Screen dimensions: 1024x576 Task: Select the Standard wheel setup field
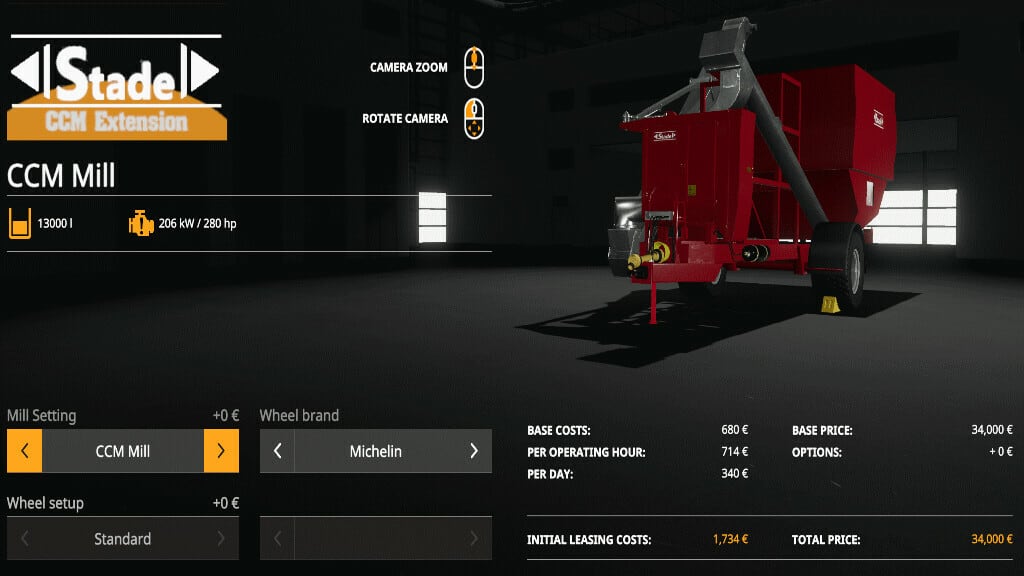coord(123,539)
